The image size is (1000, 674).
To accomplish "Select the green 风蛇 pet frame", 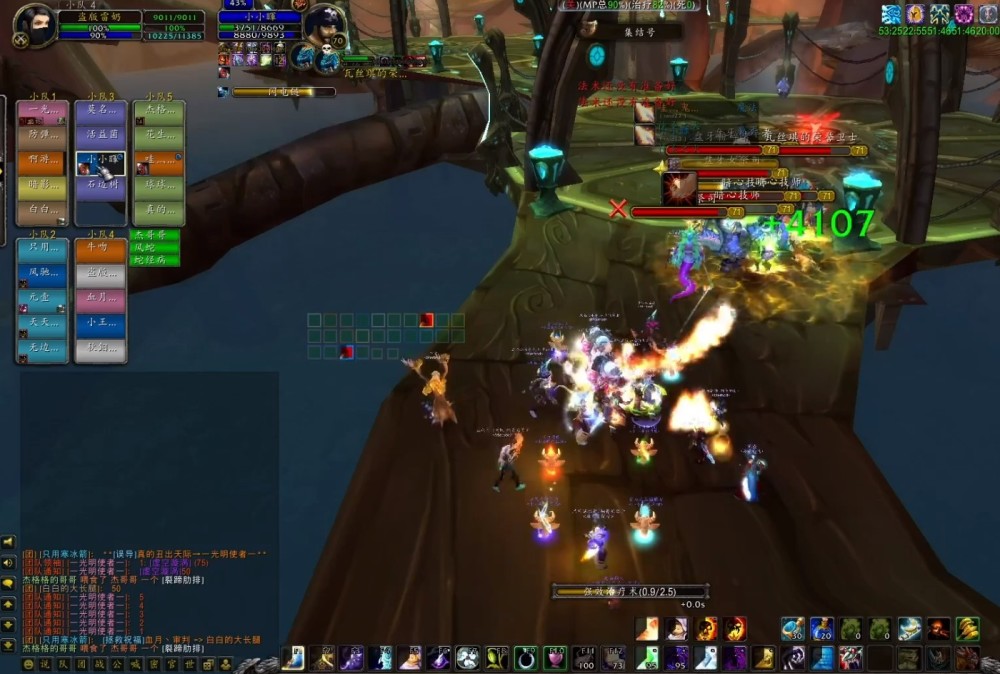I will click(x=155, y=247).
